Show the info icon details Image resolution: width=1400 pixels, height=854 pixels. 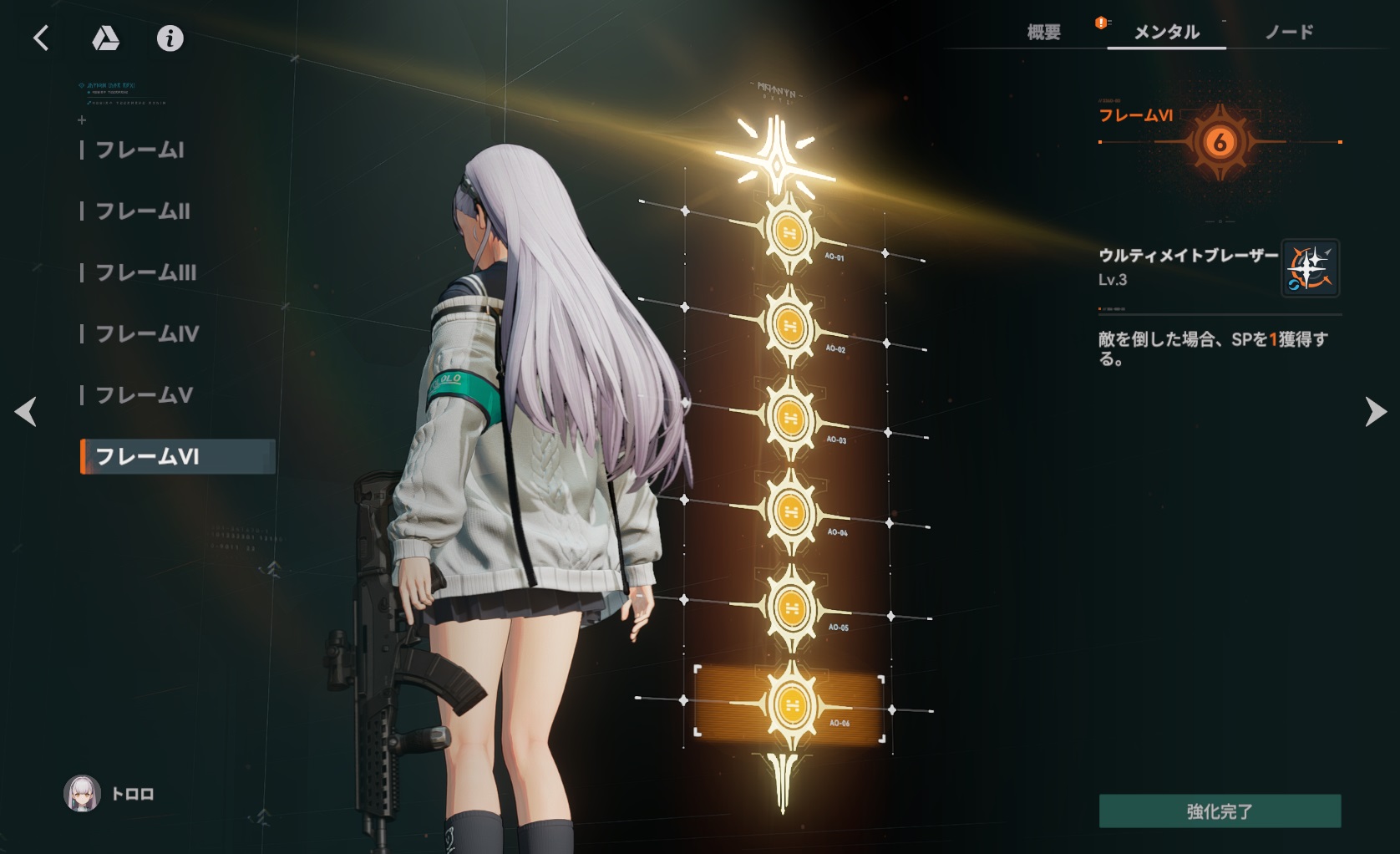point(170,38)
